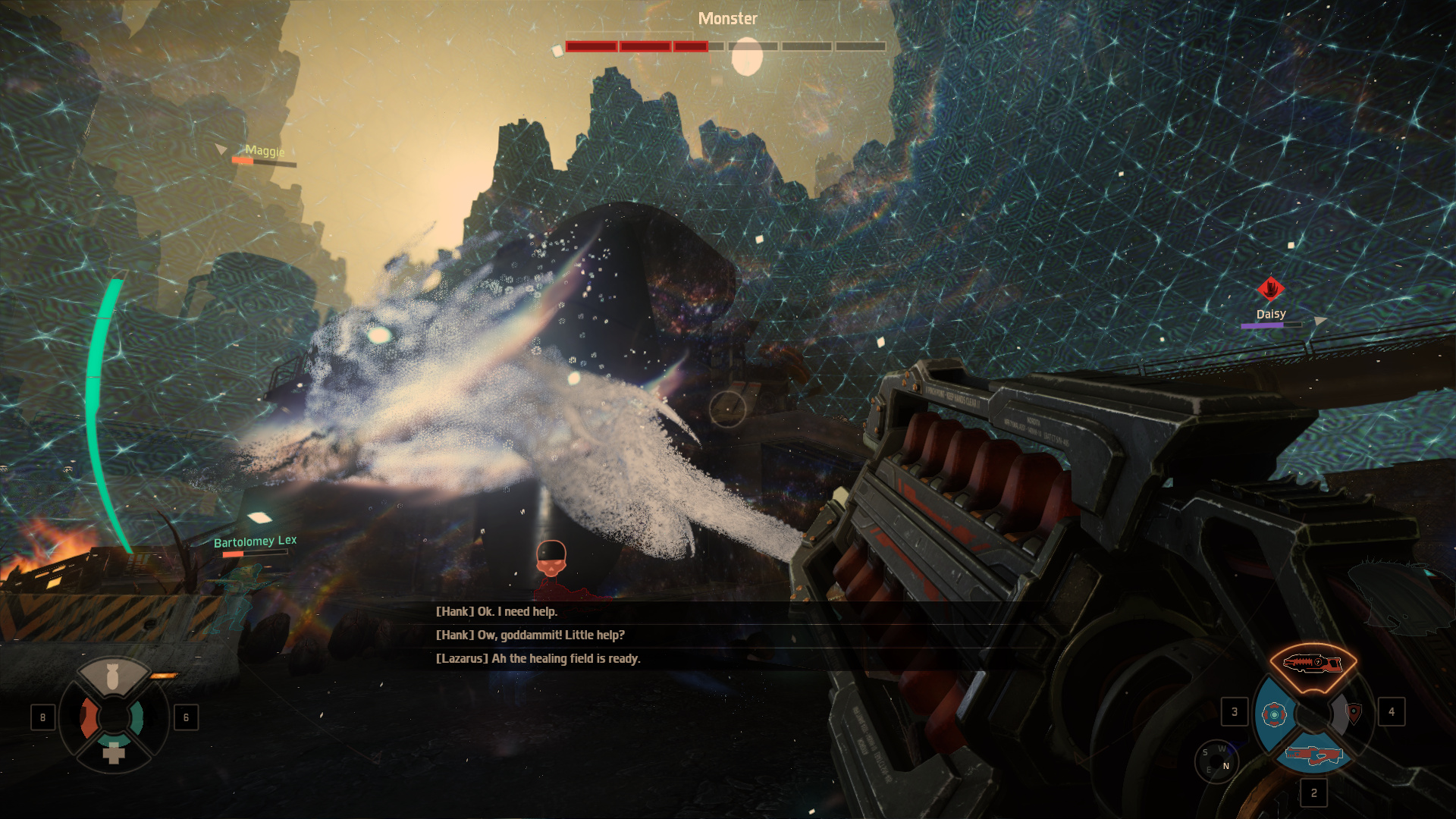Click the compass dial beside the weapon wheel
1456x819 pixels.
pyautogui.click(x=1216, y=760)
